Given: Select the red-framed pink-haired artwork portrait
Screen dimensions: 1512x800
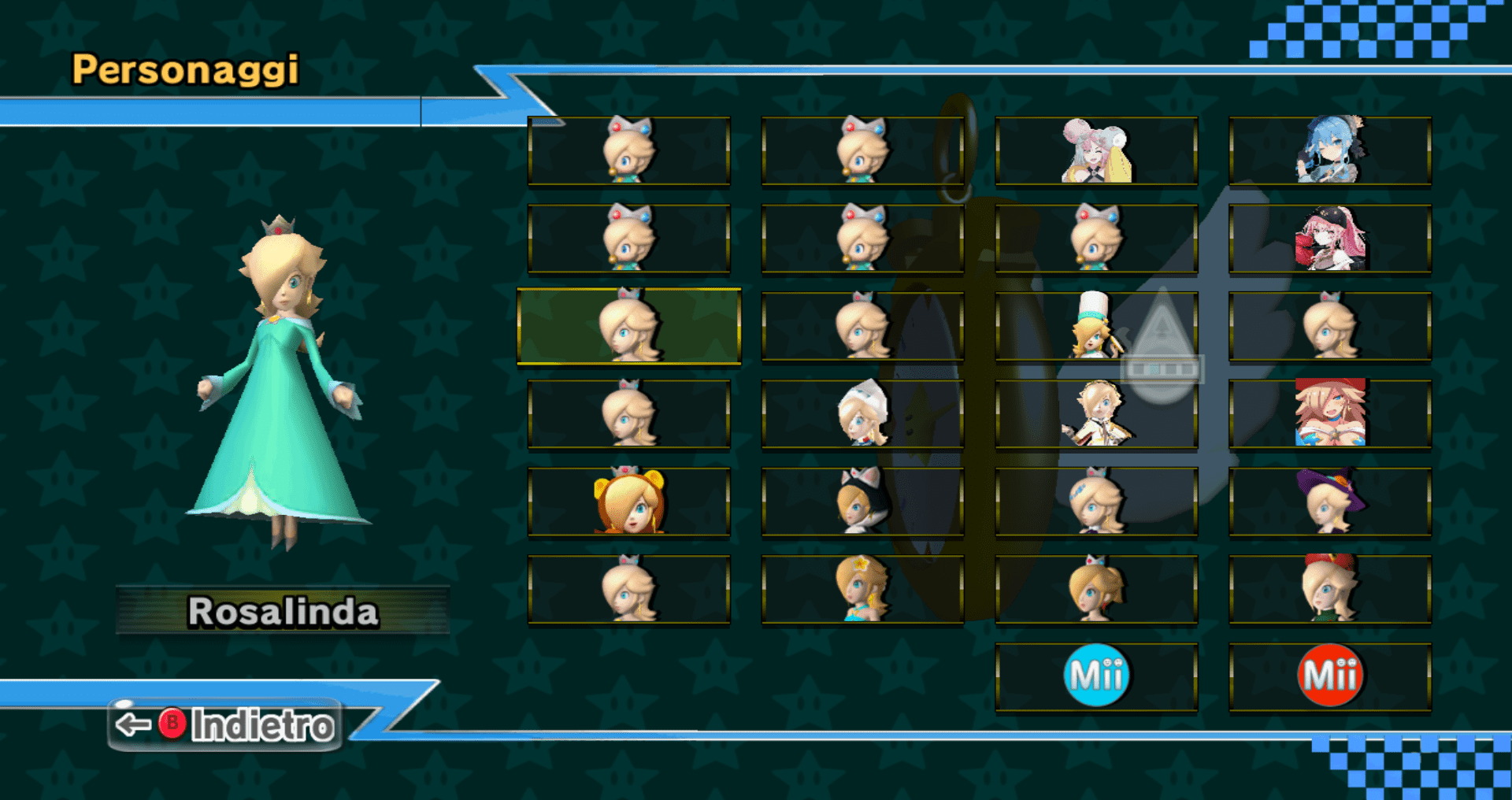Looking at the screenshot, I should (1329, 413).
